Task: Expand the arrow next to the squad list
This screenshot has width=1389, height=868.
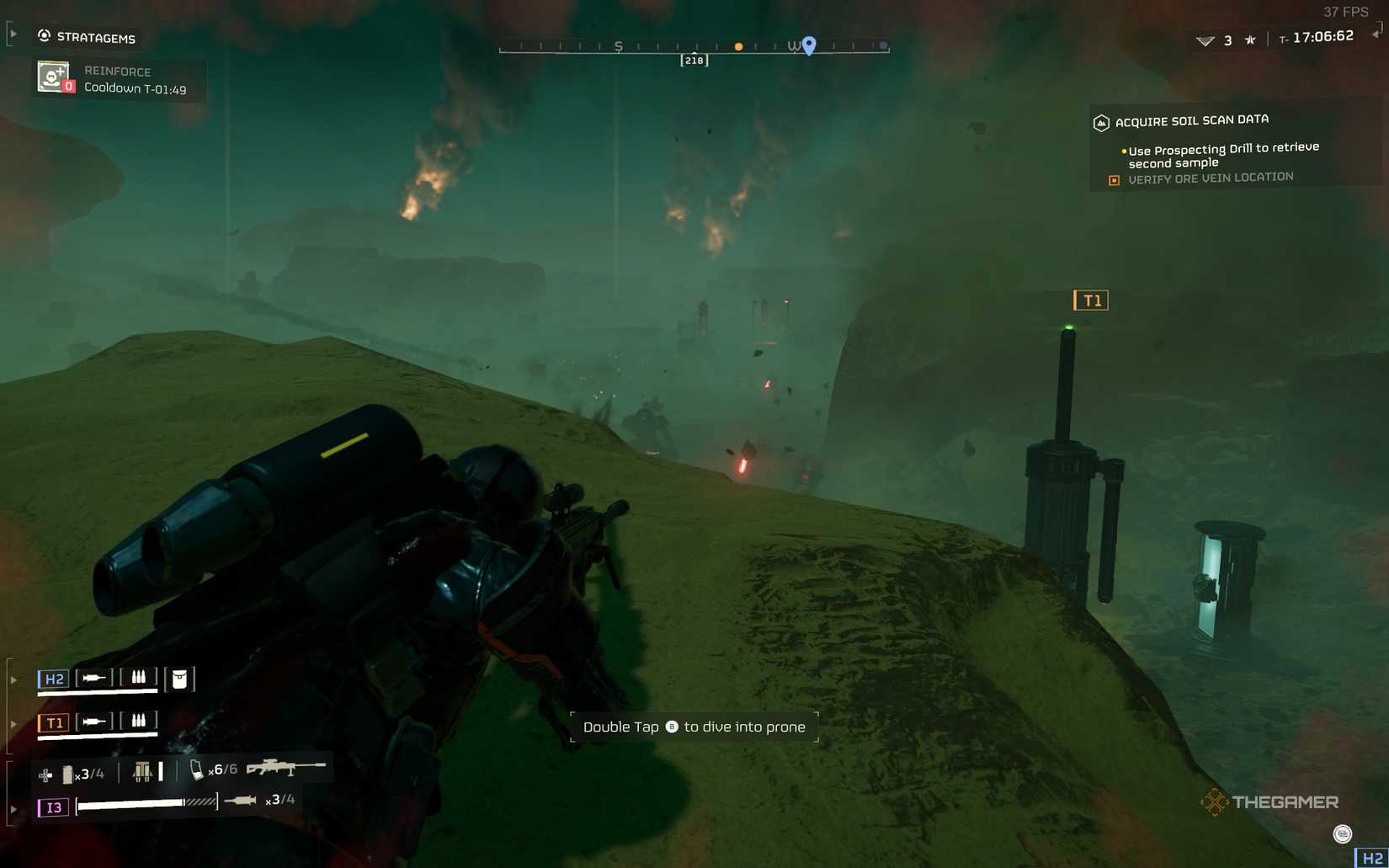Action: click(13, 679)
